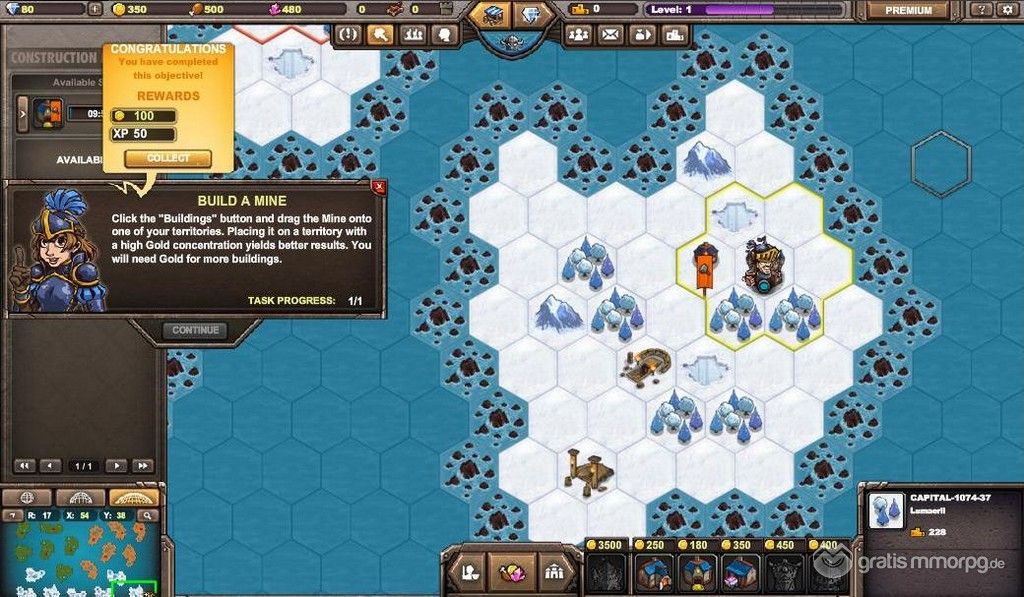This screenshot has height=597, width=1024.
Task: Click the minimap magnifier search button
Action: point(147,515)
